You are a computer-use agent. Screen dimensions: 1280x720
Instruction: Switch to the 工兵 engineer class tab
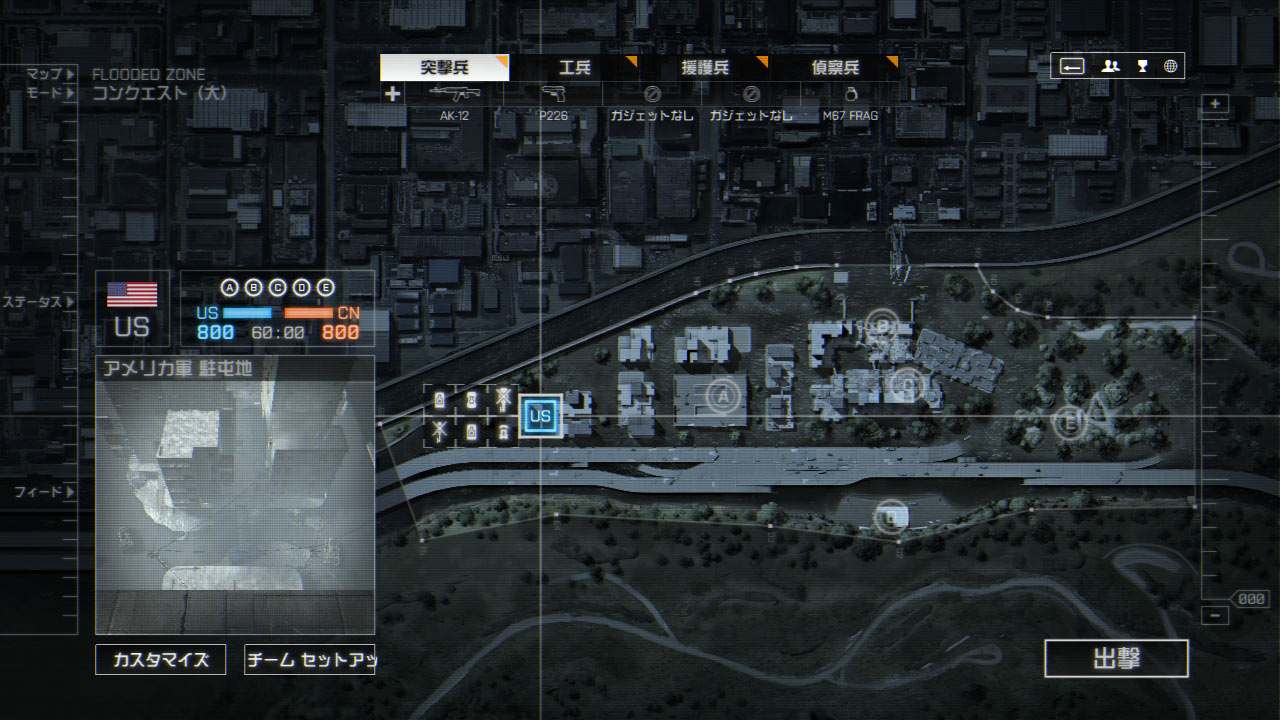(x=575, y=68)
